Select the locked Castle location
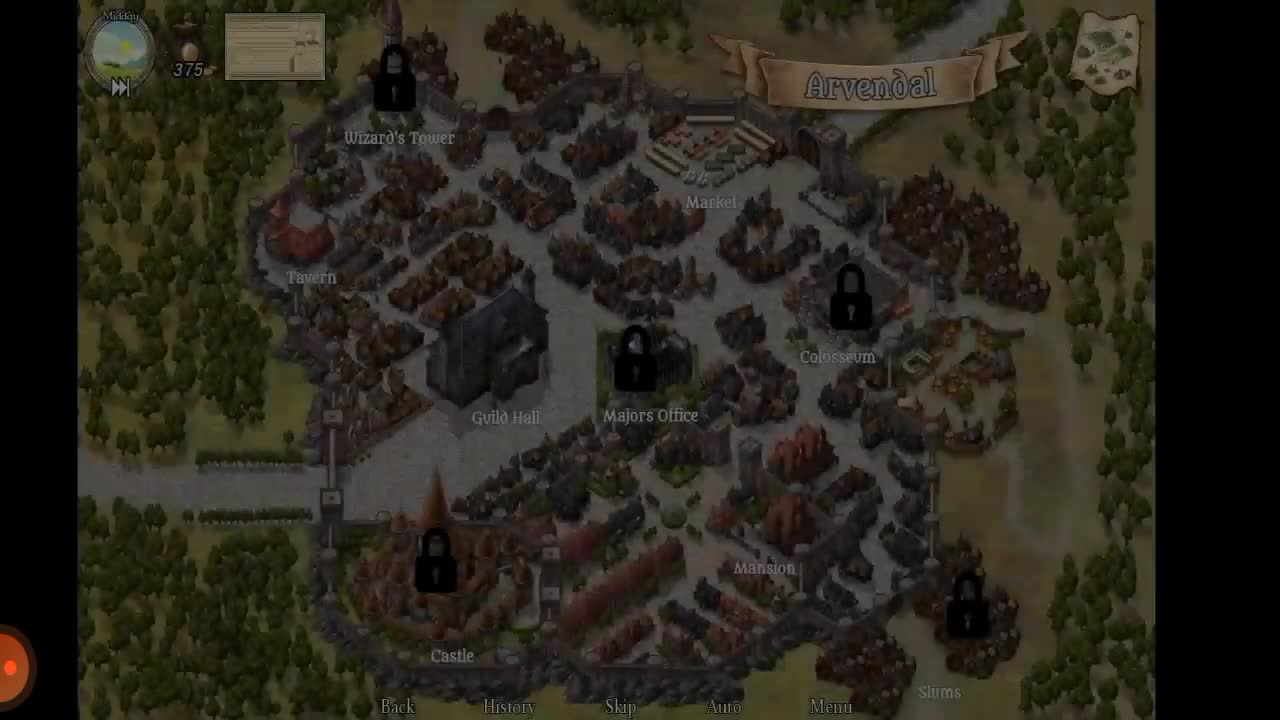Viewport: 1280px width, 720px height. pyautogui.click(x=452, y=655)
